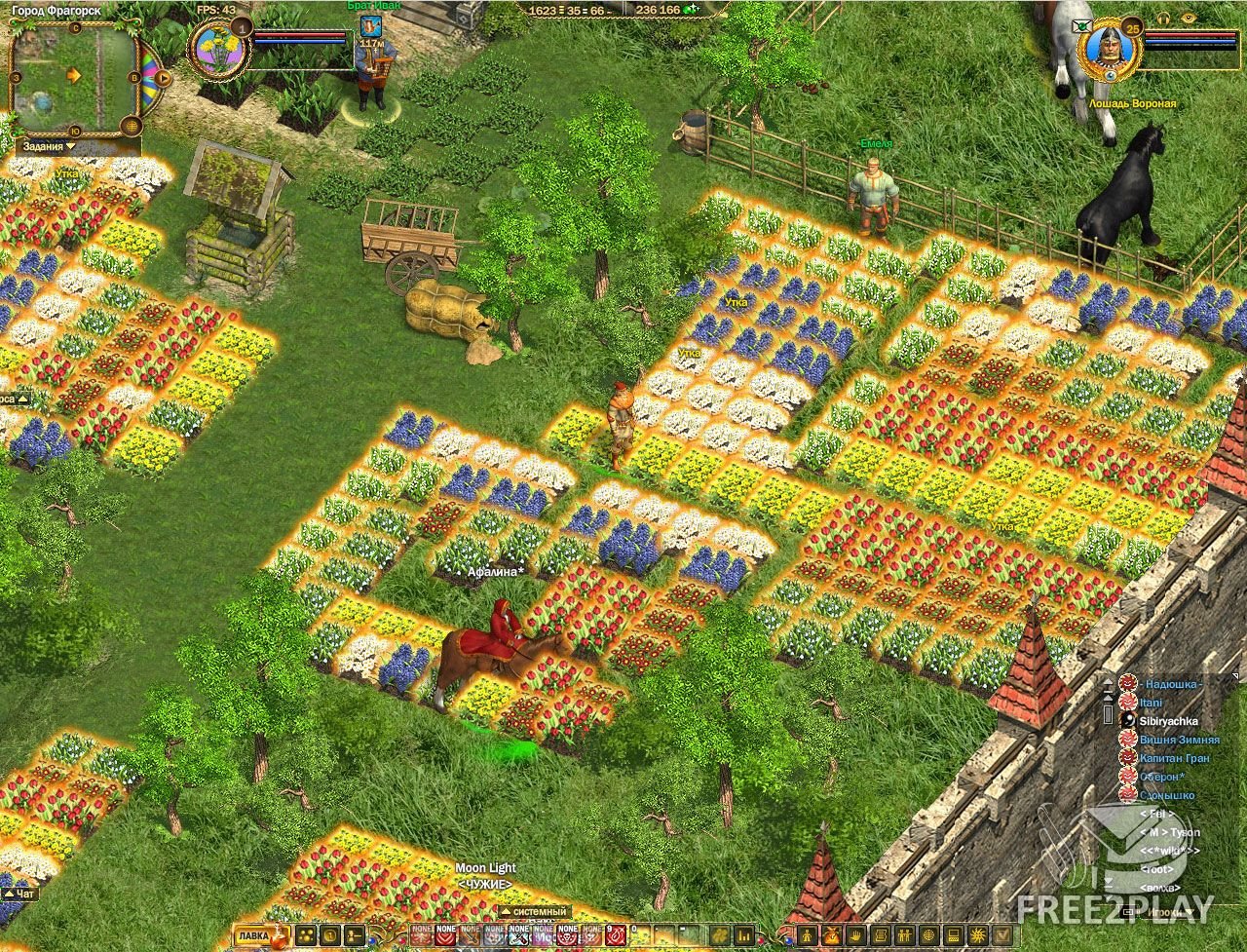Image resolution: width=1247 pixels, height=952 pixels.
Task: Open the globe button at minimap corner
Action: (x=132, y=127)
